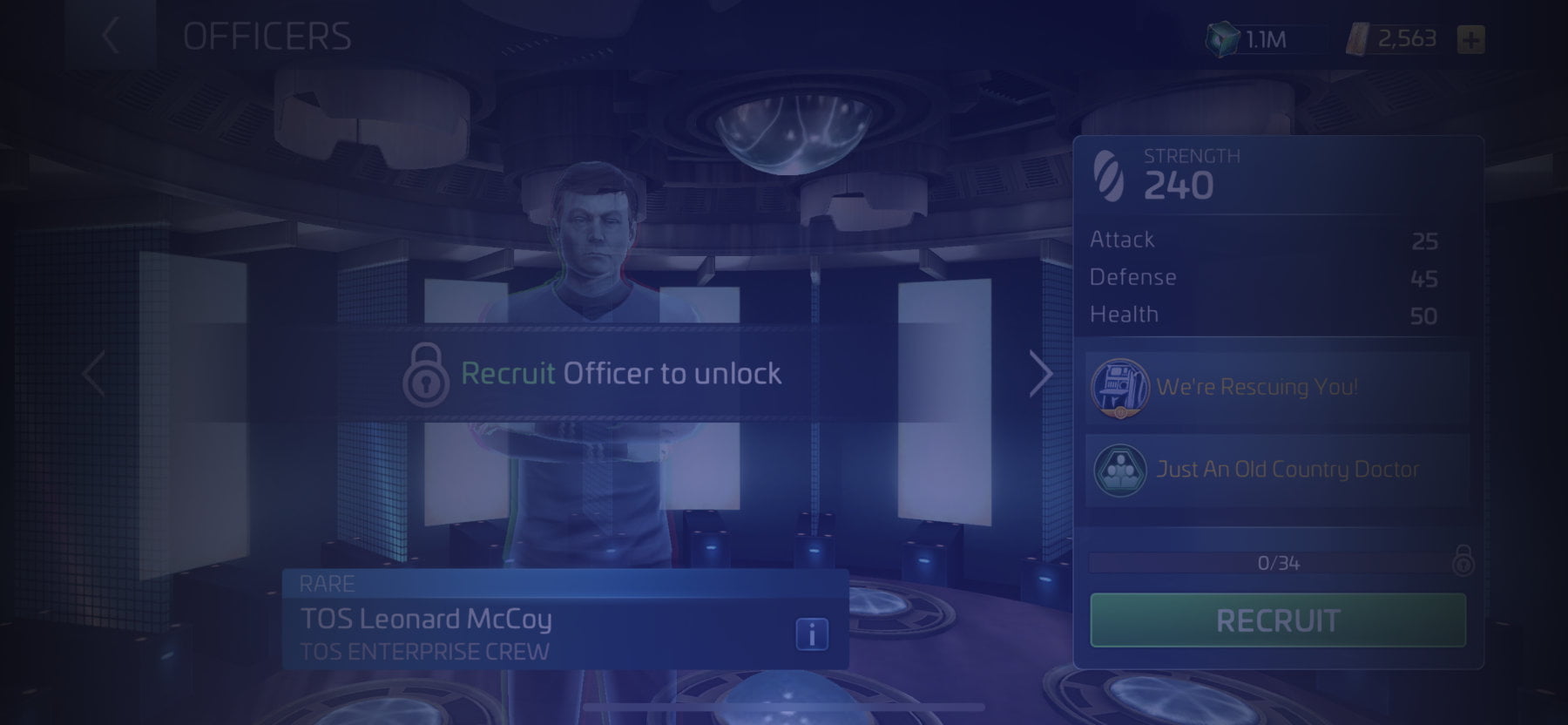
Task: Select the TOS ENTERPRISE CREW label
Action: (424, 648)
